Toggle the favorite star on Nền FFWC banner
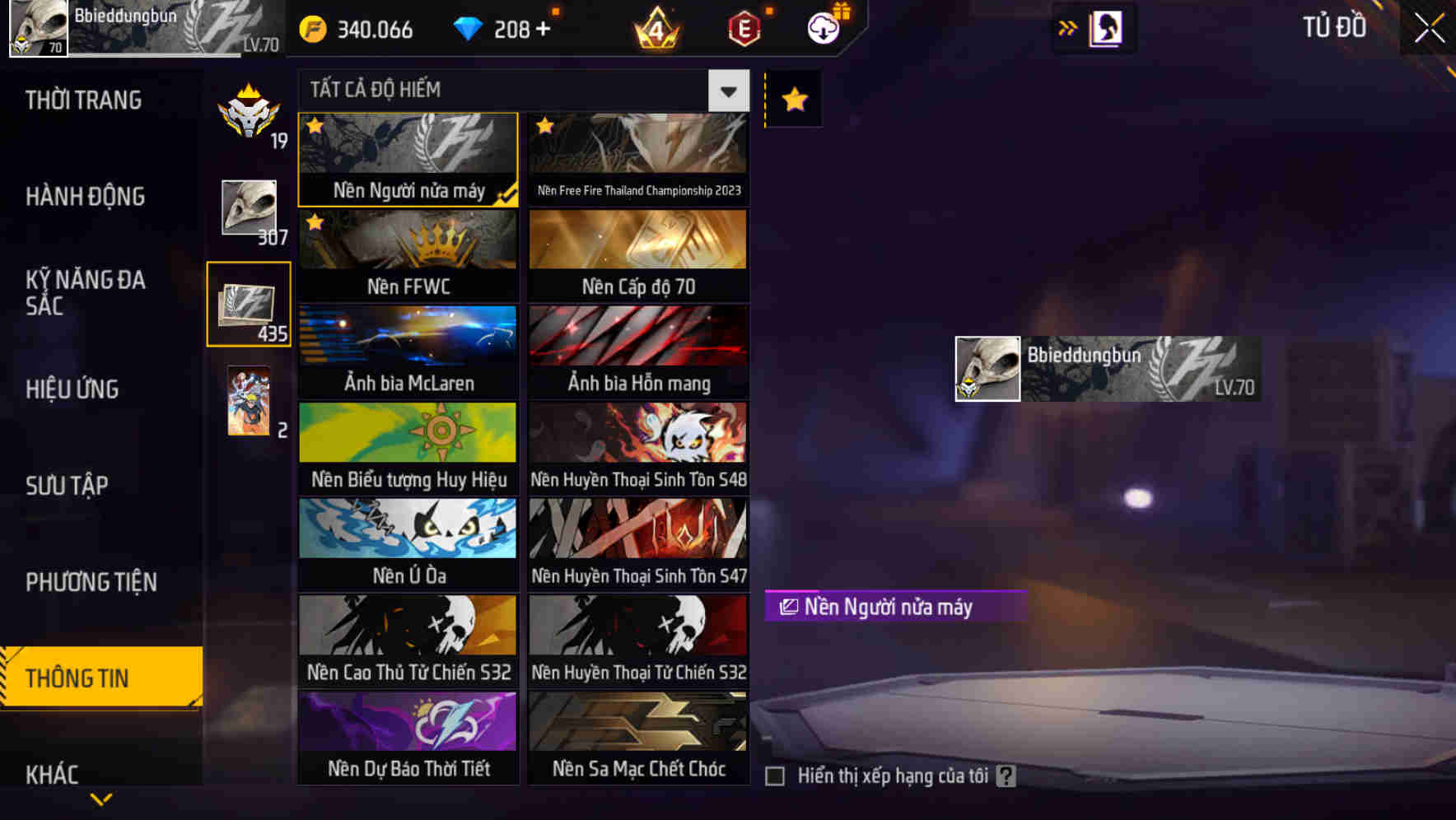The image size is (1456, 820). (x=314, y=221)
